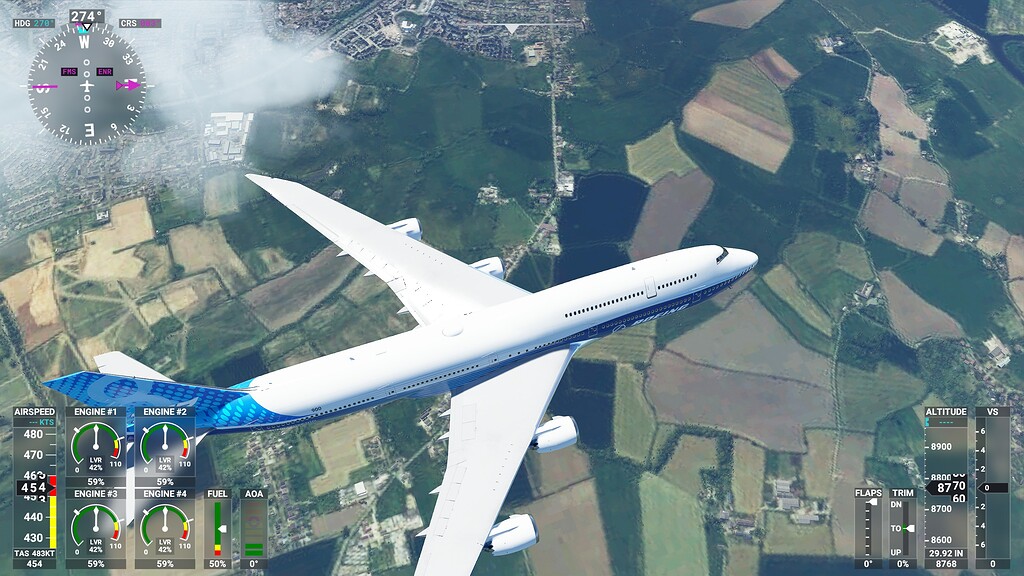Select the Engine #2 gauge

(x=166, y=445)
